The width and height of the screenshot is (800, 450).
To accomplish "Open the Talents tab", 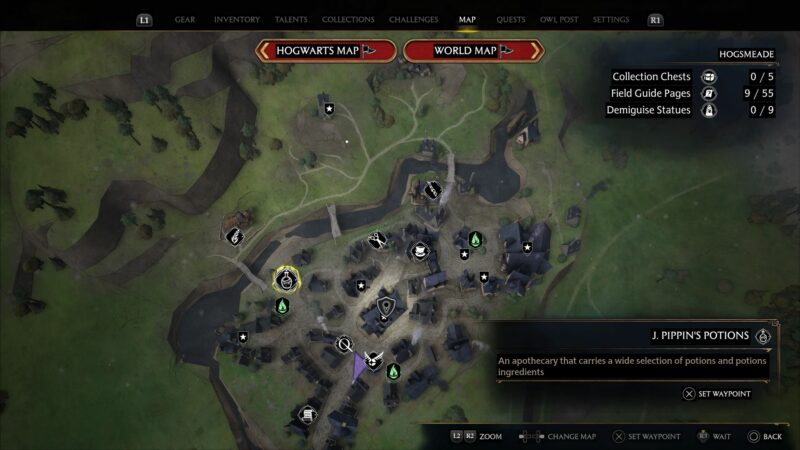I will click(x=293, y=19).
